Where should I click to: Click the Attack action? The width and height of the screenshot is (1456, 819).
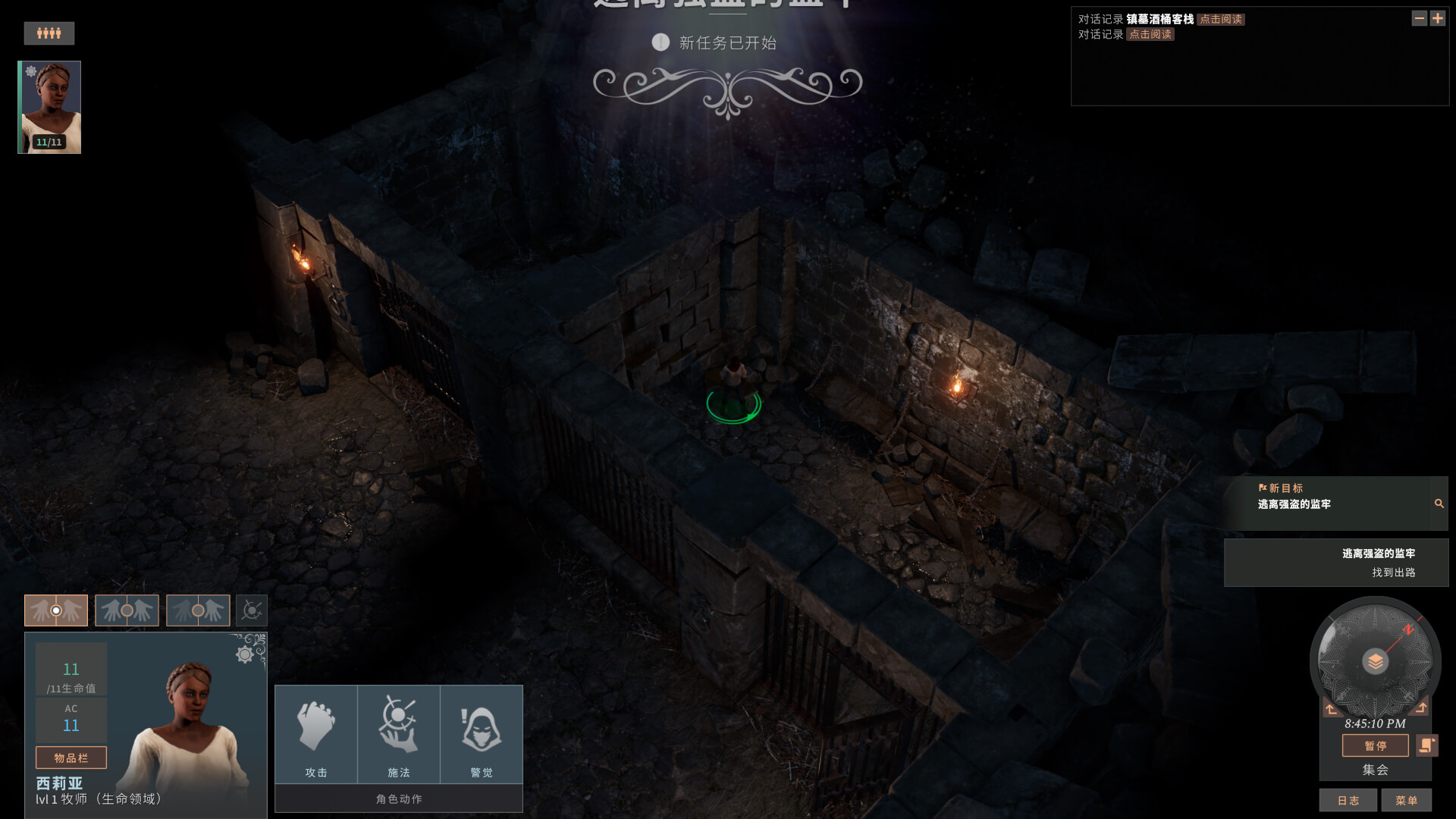point(316,734)
